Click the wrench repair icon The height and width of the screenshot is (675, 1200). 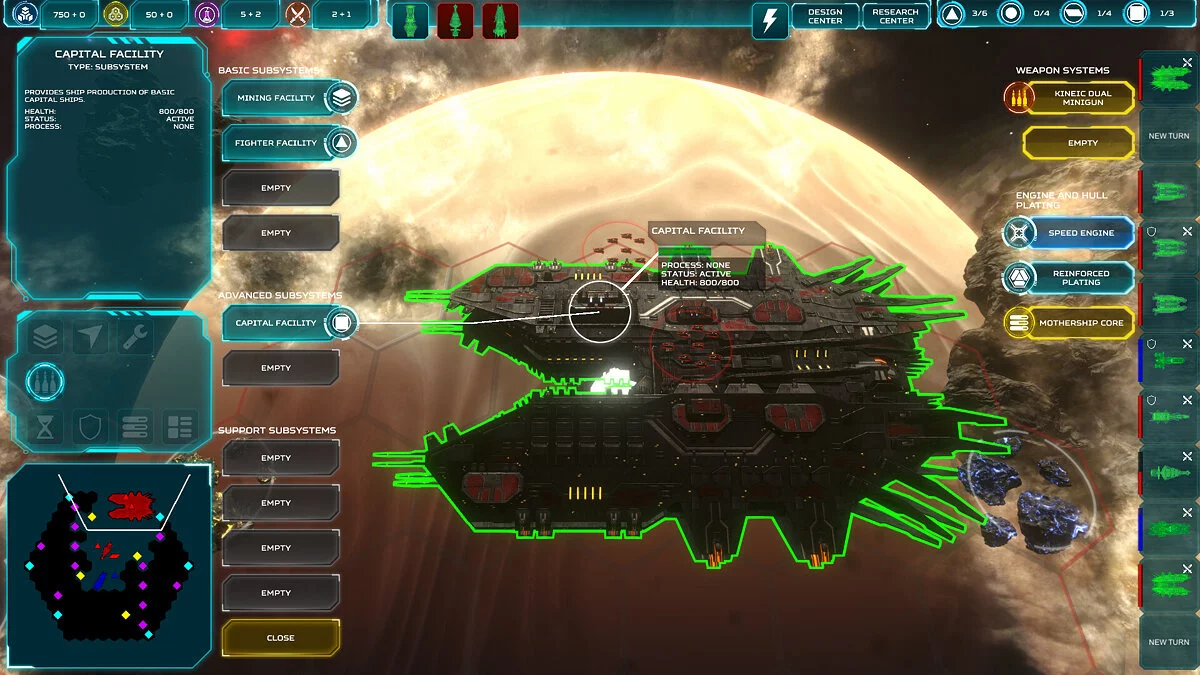point(135,338)
